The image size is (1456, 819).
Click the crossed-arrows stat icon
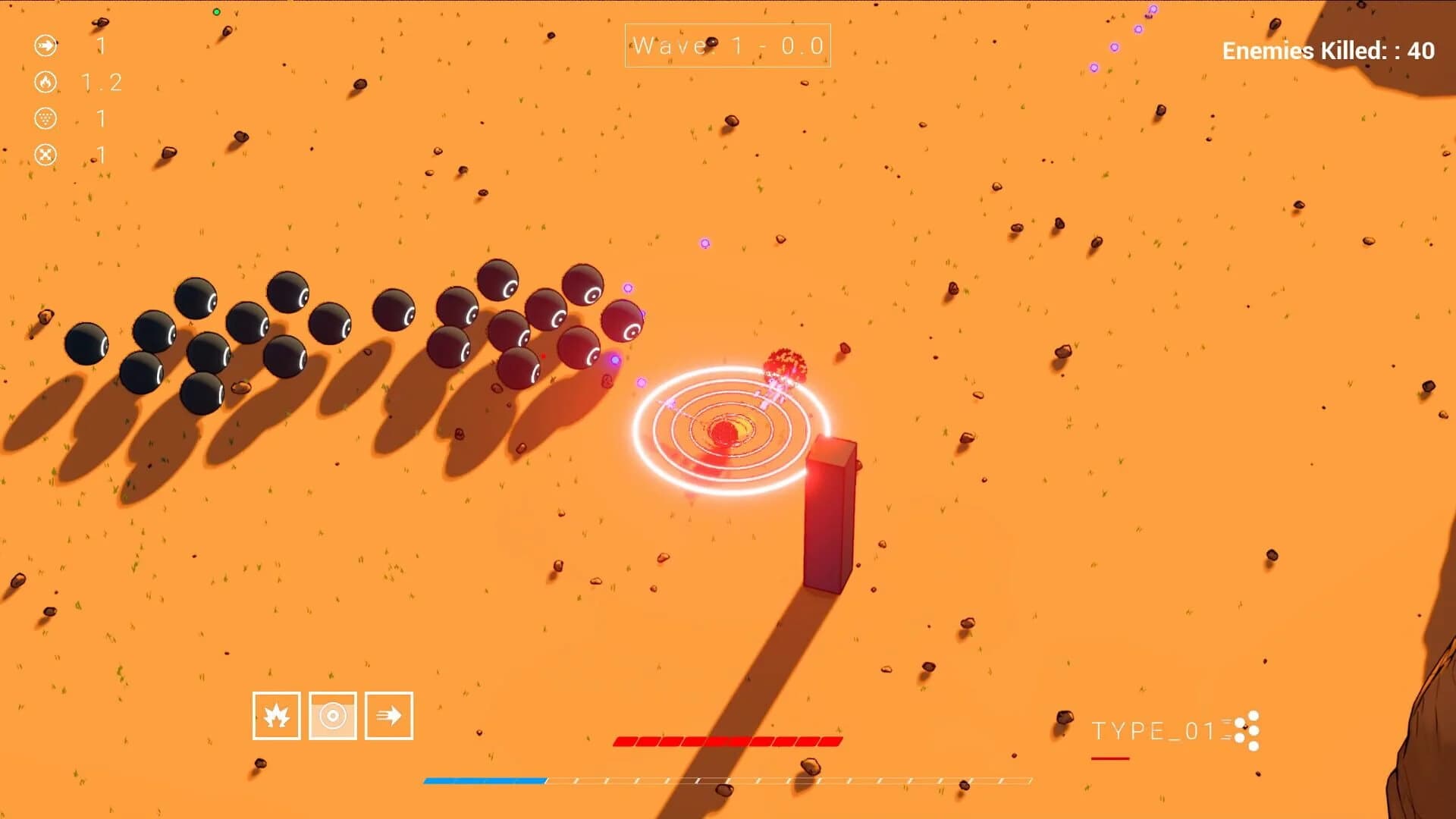[45, 155]
